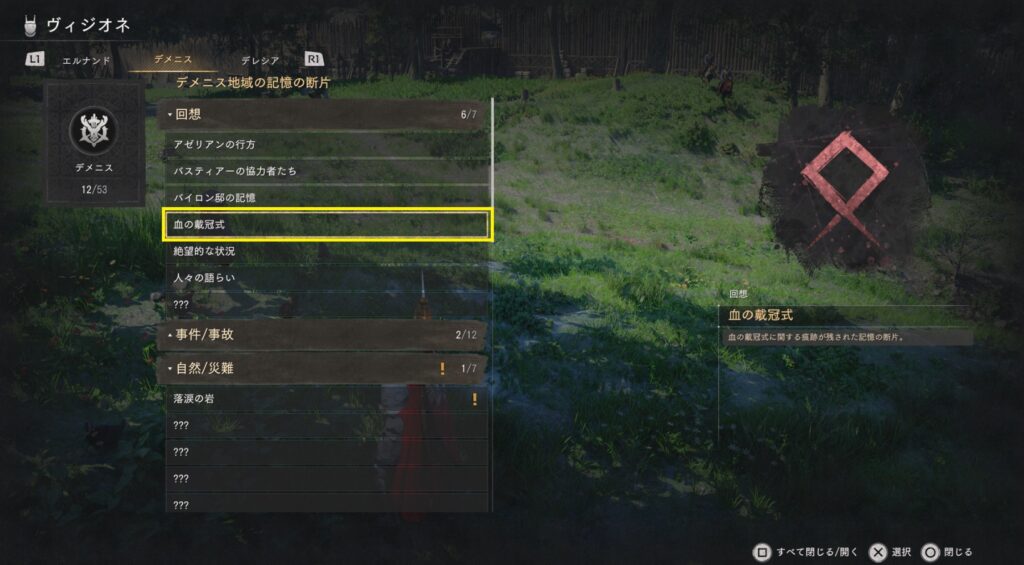Switch to the エルナンド region tab

(86, 60)
